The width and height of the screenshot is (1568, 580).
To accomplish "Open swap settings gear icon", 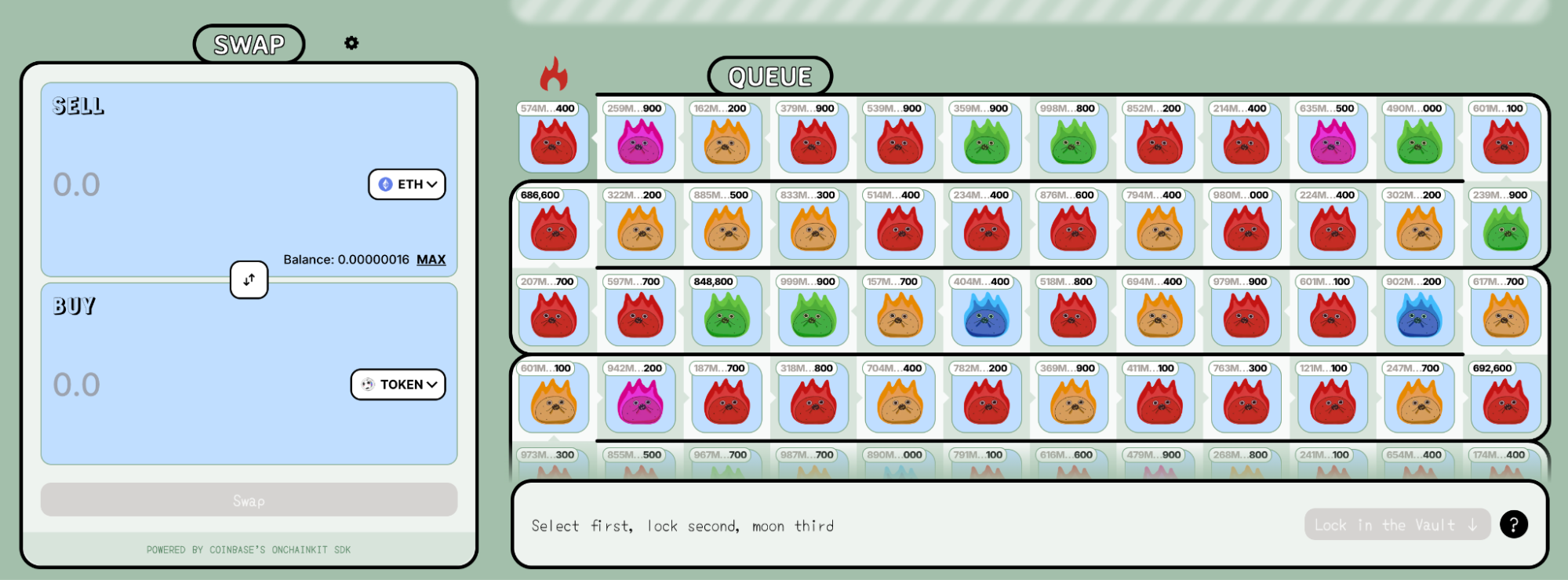I will [351, 43].
